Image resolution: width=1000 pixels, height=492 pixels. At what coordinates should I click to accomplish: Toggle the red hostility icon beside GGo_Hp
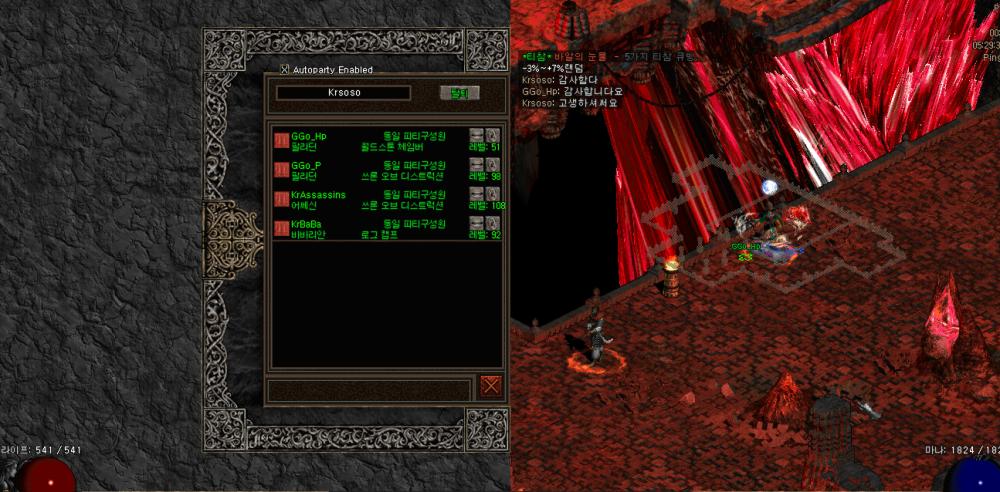point(281,140)
